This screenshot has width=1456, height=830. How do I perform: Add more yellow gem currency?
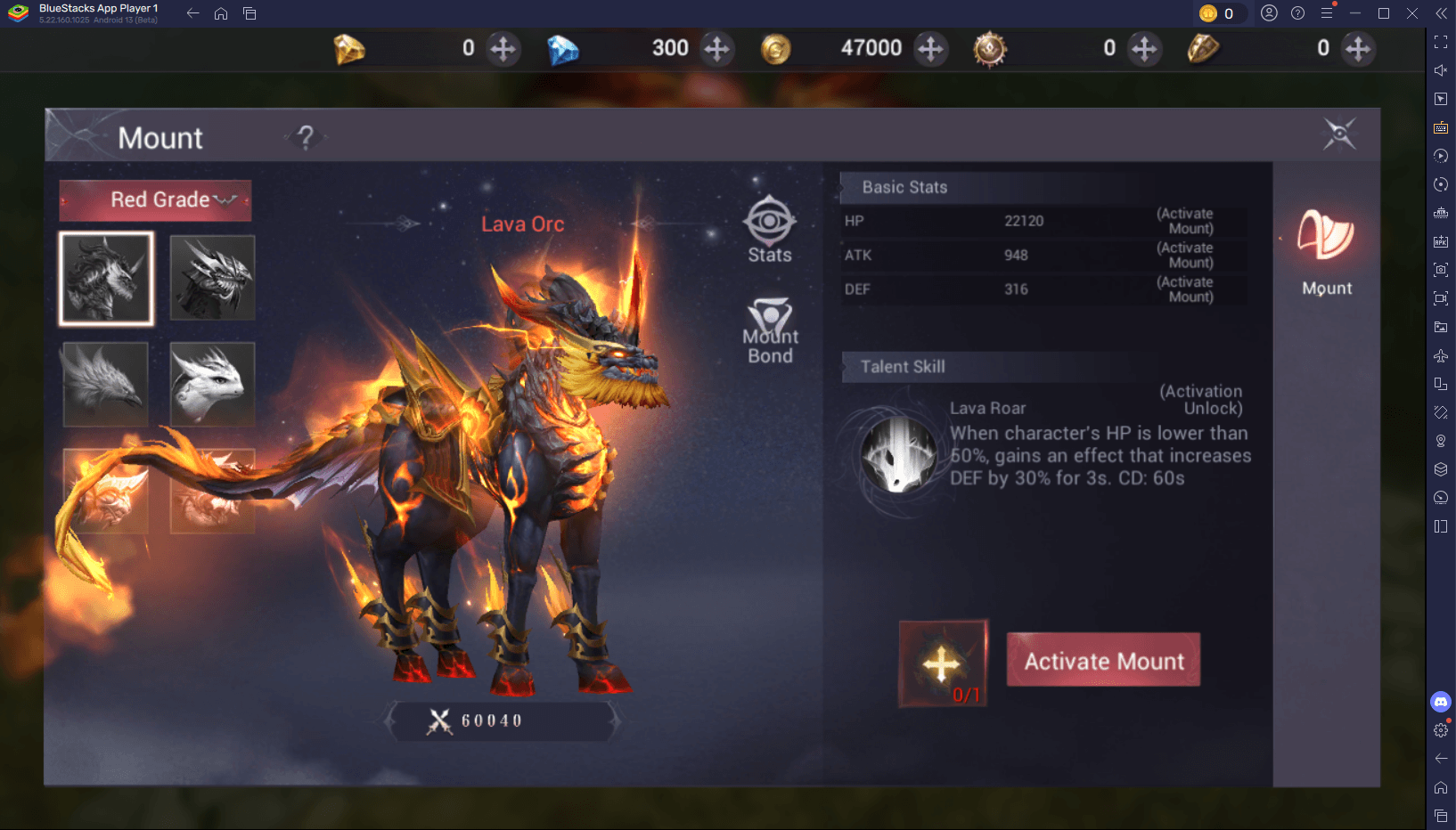(503, 48)
